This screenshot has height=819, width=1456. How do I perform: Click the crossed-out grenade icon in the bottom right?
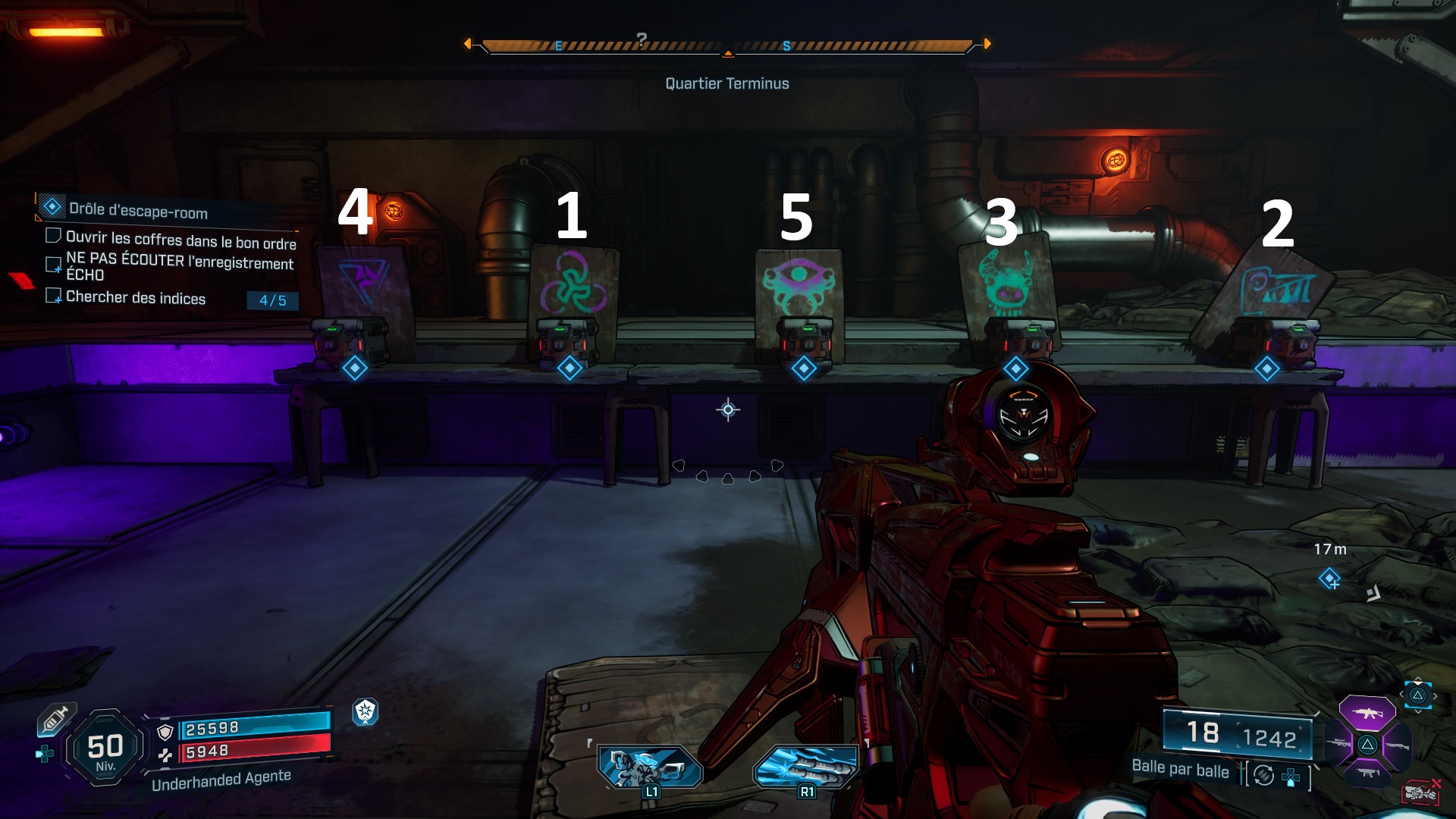pyautogui.click(x=1423, y=792)
